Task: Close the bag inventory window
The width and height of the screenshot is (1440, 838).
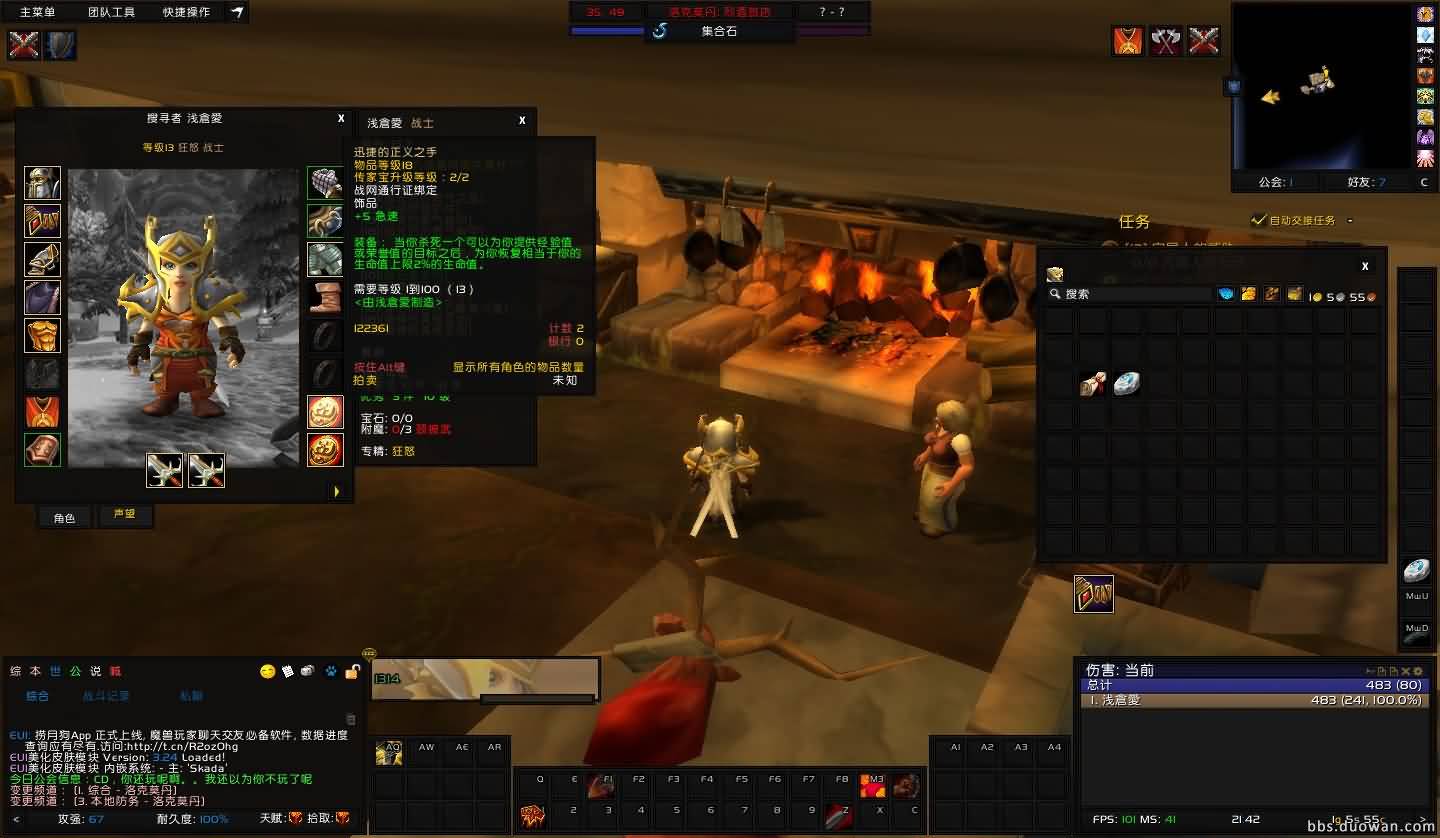Action: 1365,266
